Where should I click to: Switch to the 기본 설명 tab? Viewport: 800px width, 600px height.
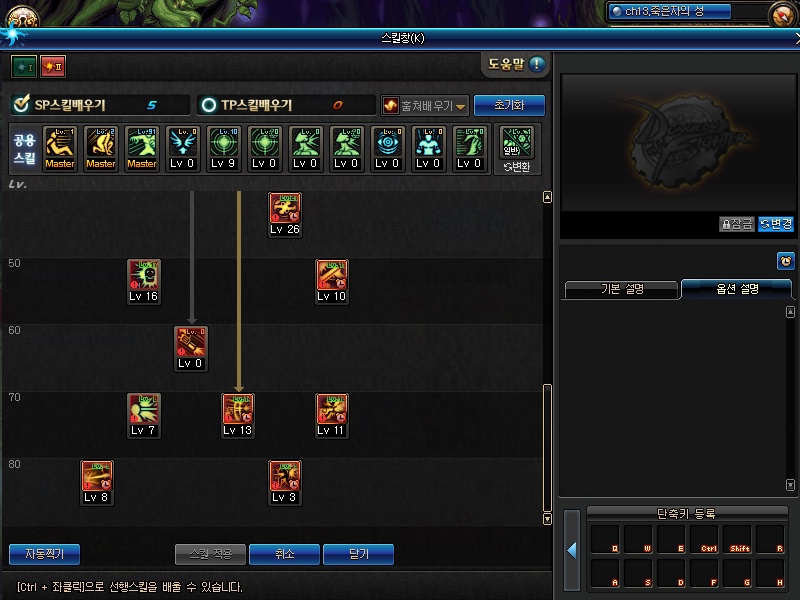coord(622,289)
